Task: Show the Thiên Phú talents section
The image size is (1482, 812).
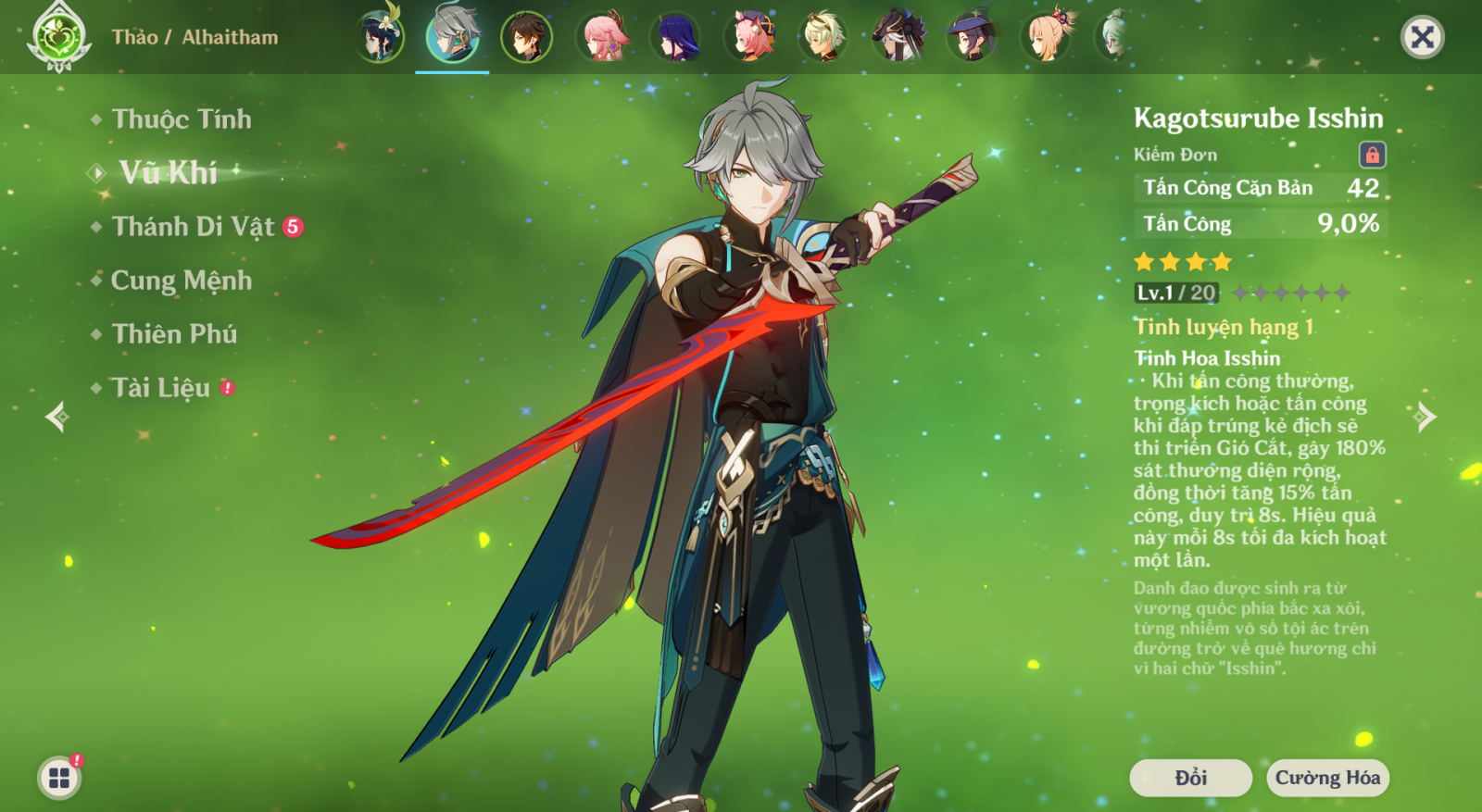Action: coord(174,334)
